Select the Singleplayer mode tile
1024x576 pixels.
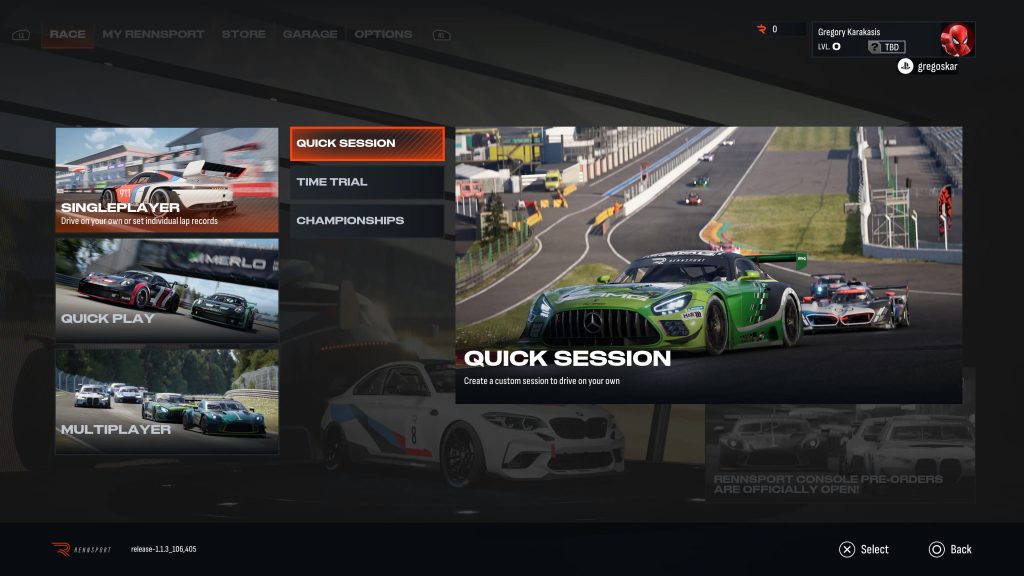[167, 180]
